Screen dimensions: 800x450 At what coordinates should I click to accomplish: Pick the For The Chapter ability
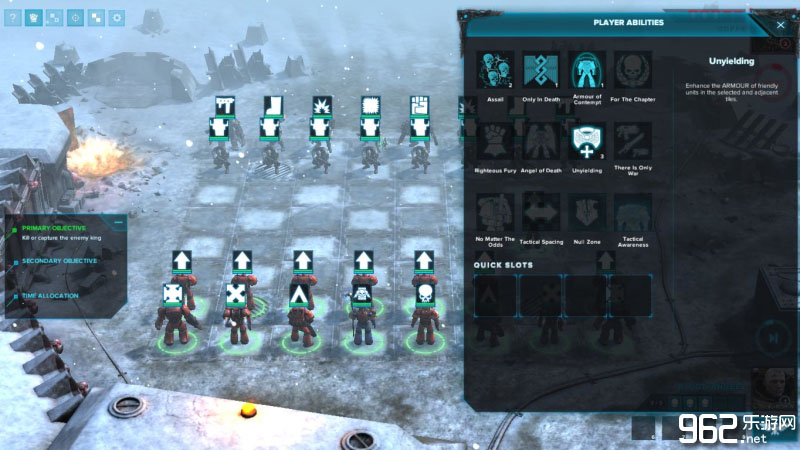pos(633,71)
